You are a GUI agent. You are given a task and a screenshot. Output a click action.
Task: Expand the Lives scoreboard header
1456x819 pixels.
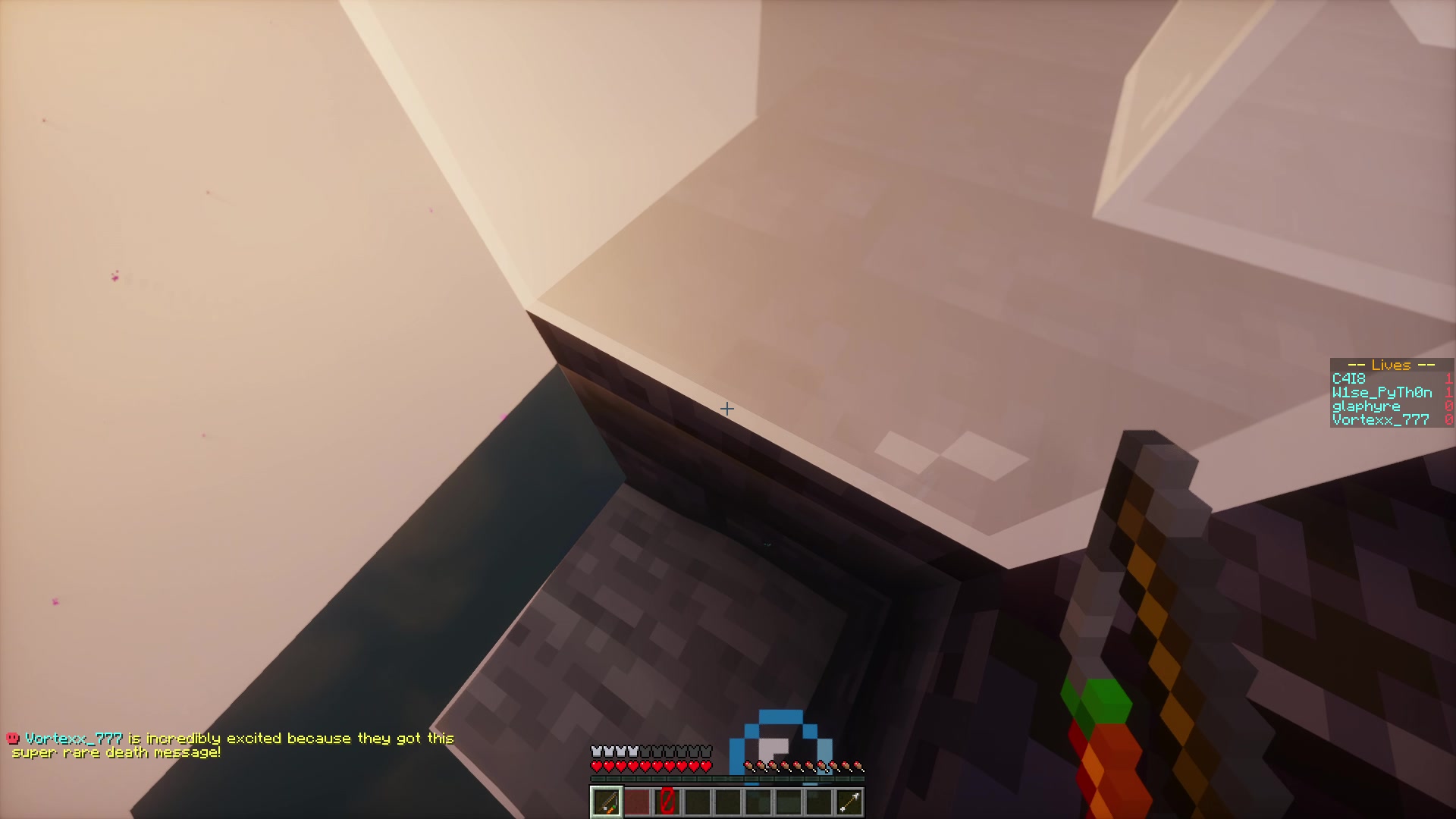tap(1389, 365)
